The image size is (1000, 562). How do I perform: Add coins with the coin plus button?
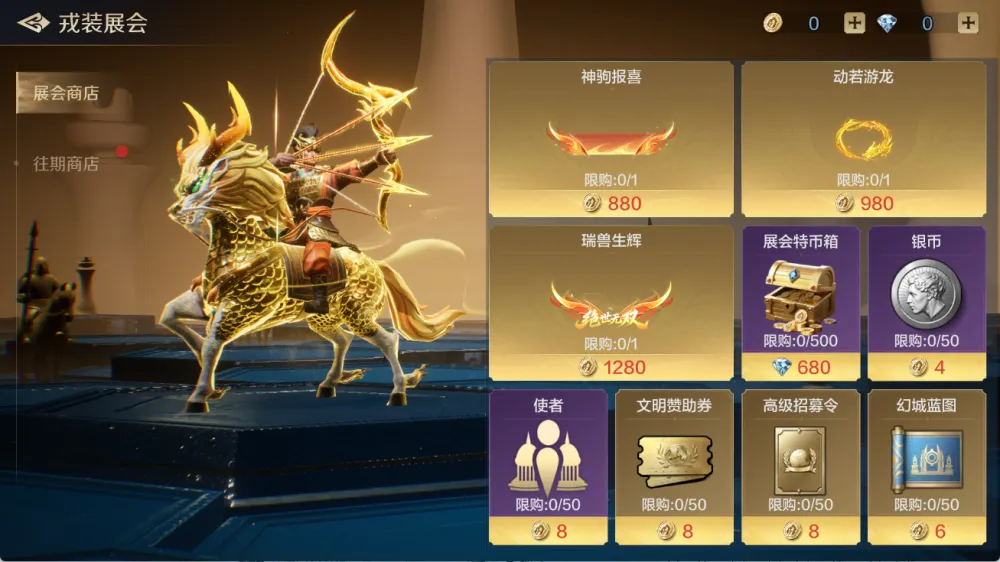[x=854, y=24]
